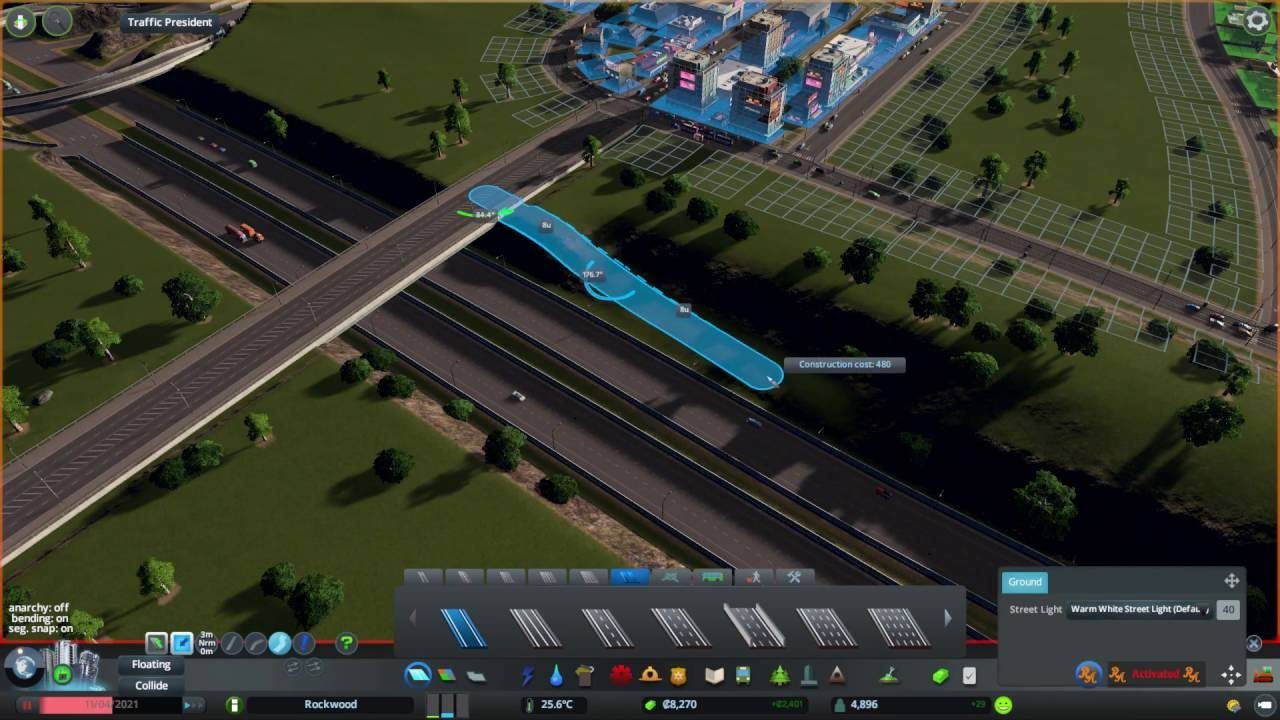Open the Ground mode selector

[x=1024, y=582]
